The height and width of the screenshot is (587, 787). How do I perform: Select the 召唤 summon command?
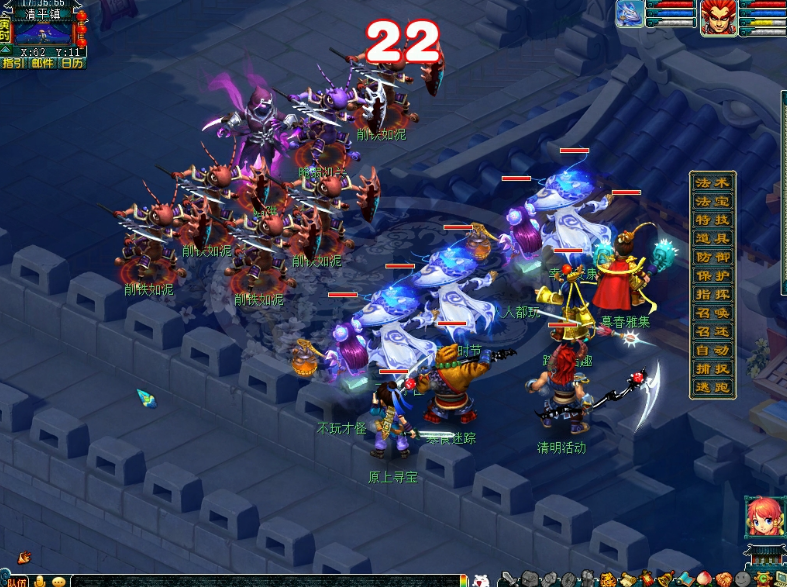pyautogui.click(x=714, y=314)
